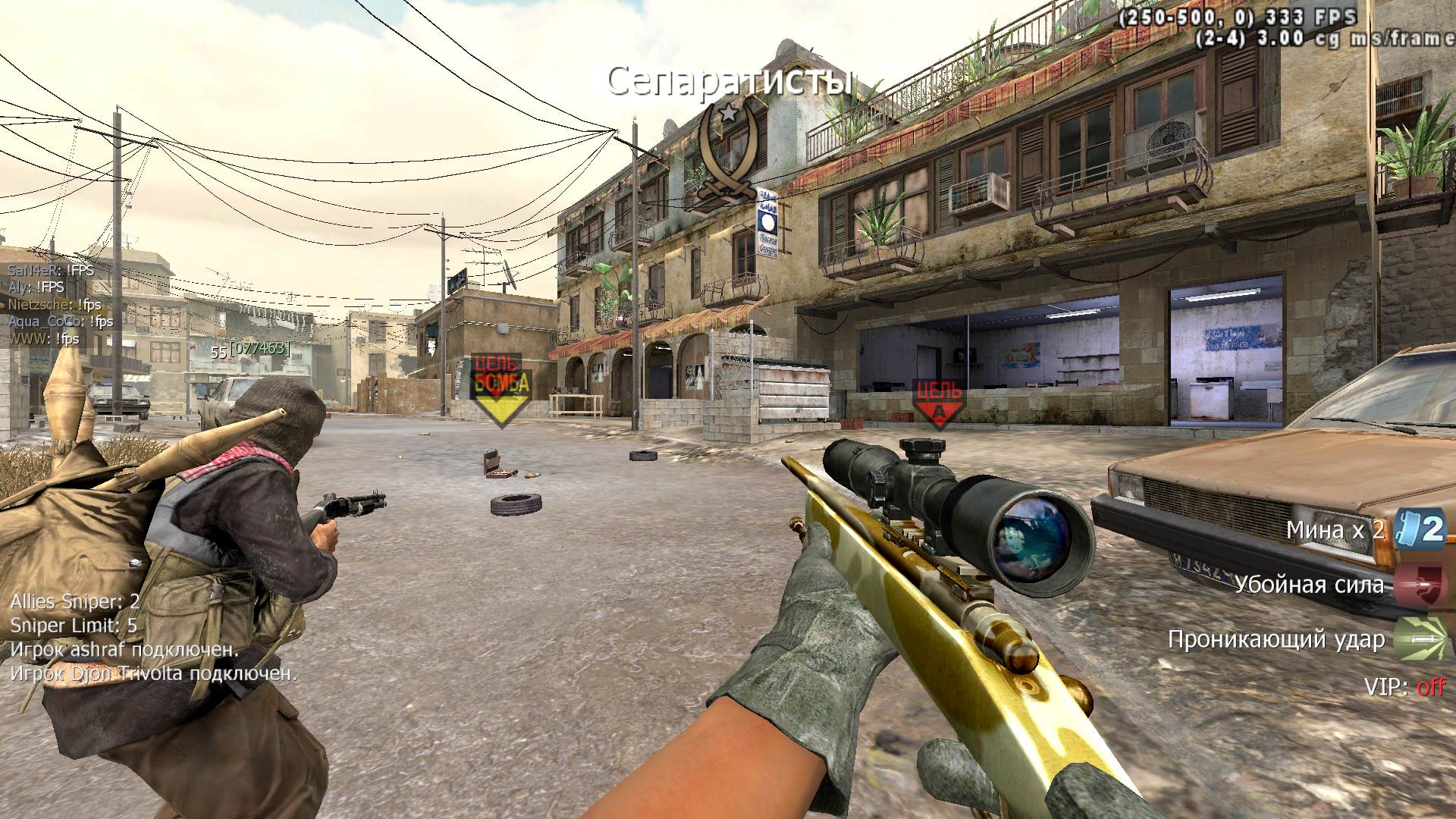The image size is (1456, 819).
Task: Click the Убойная сила perk icon
Action: point(1420,585)
